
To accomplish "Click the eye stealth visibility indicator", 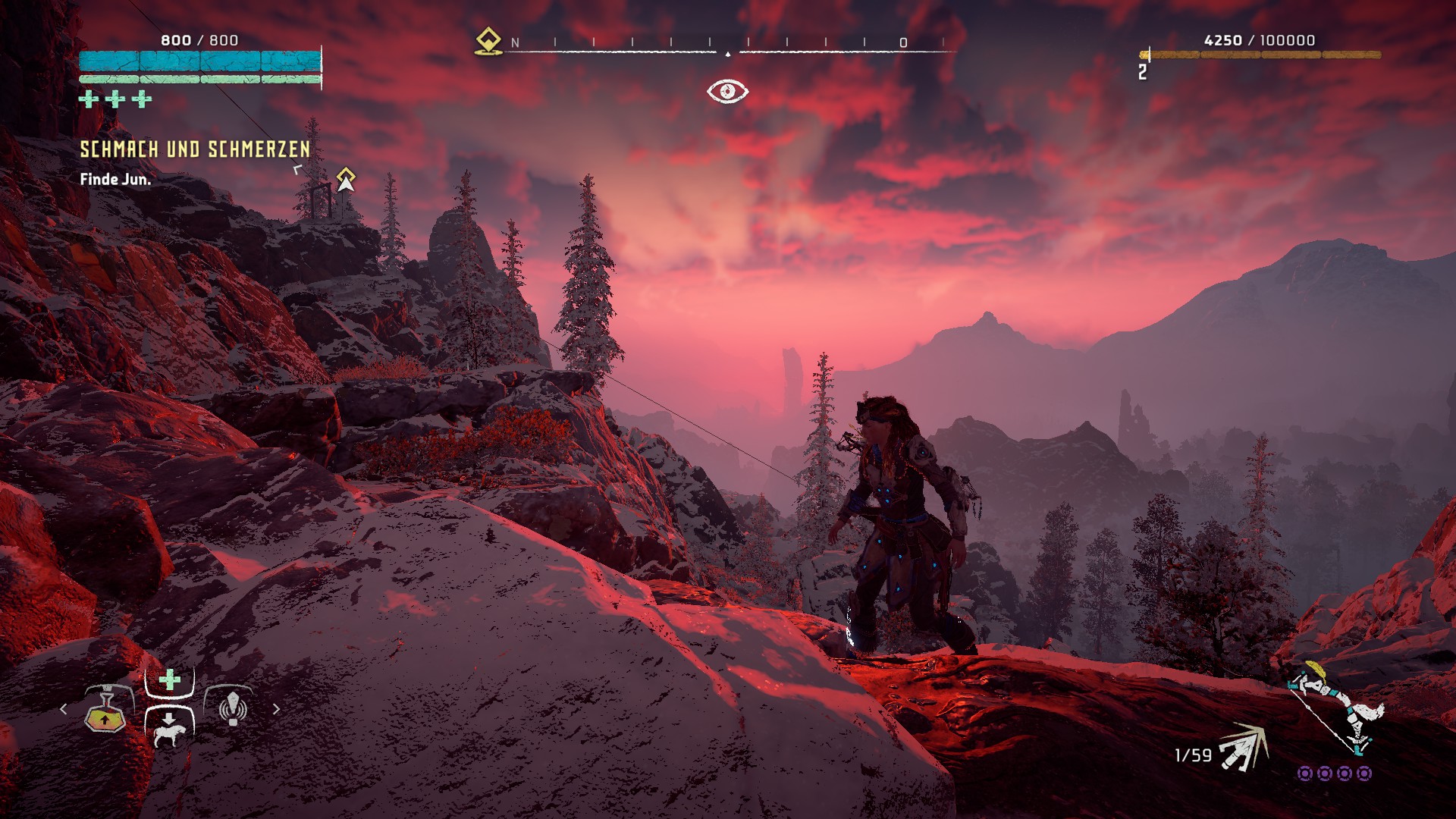I will (727, 92).
